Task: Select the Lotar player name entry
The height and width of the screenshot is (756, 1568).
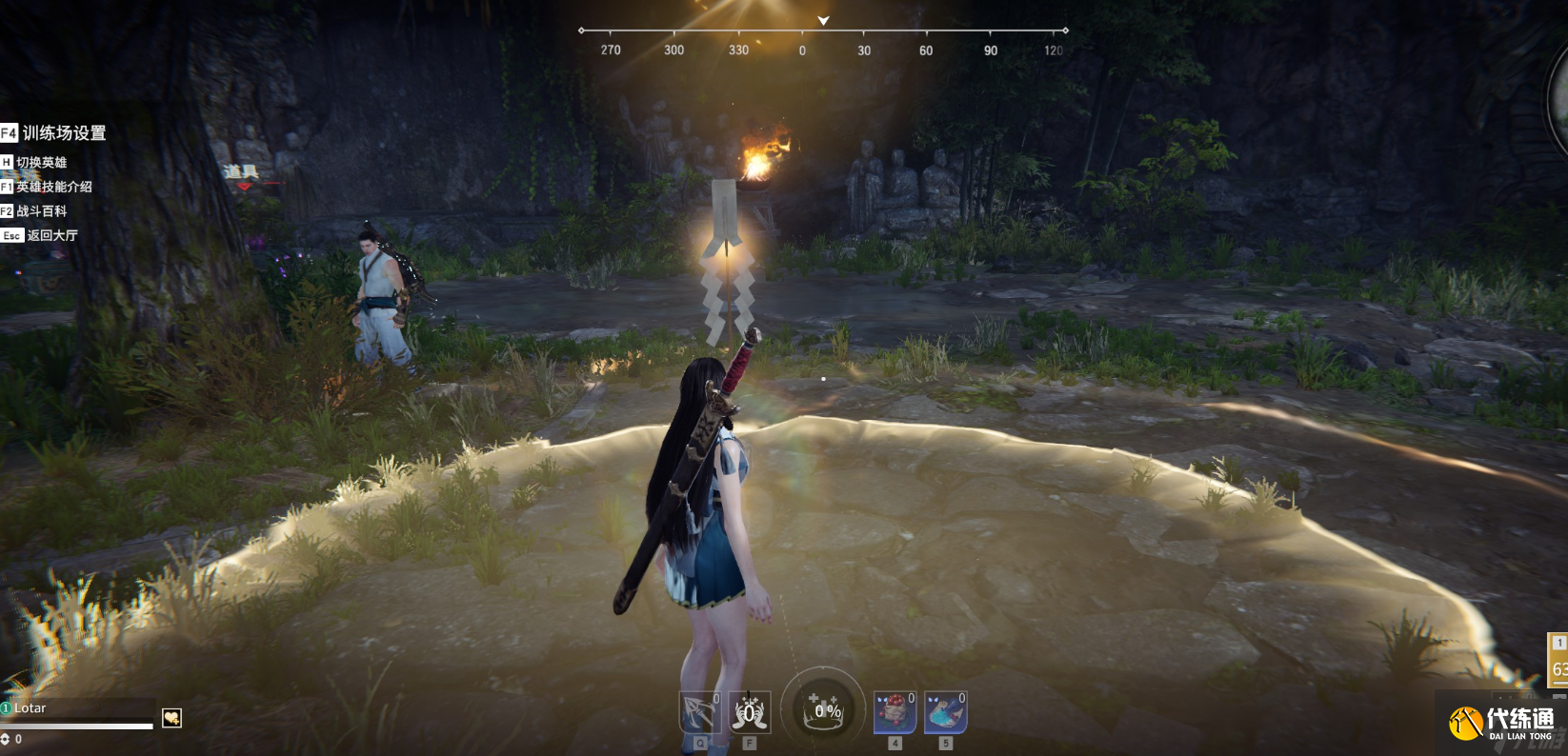Action: coord(30,707)
